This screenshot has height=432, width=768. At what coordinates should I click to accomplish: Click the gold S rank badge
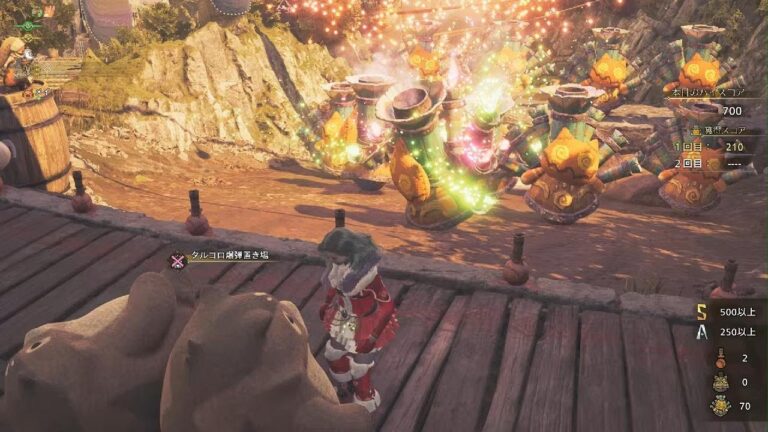tap(703, 311)
